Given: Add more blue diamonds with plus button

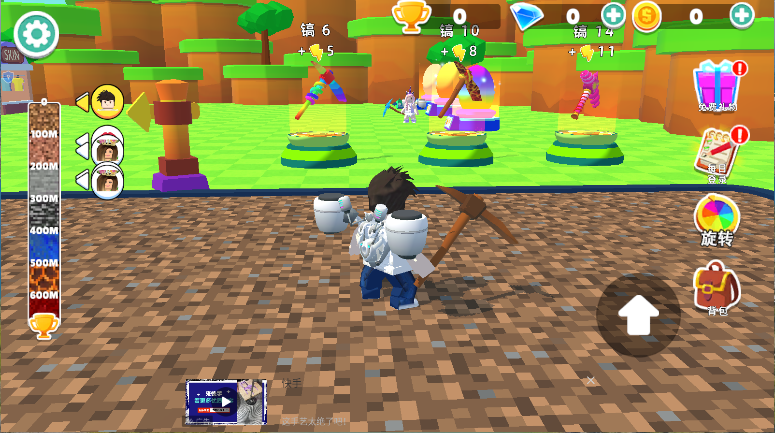Looking at the screenshot, I should click(x=613, y=15).
